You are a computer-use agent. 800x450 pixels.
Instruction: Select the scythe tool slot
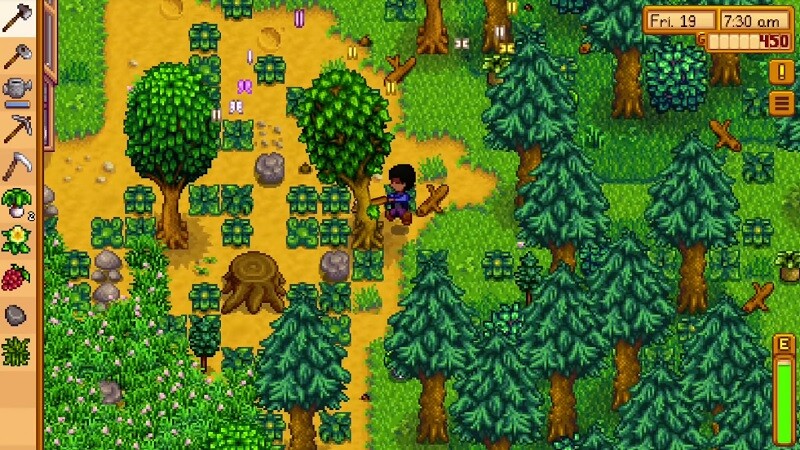click(x=17, y=165)
